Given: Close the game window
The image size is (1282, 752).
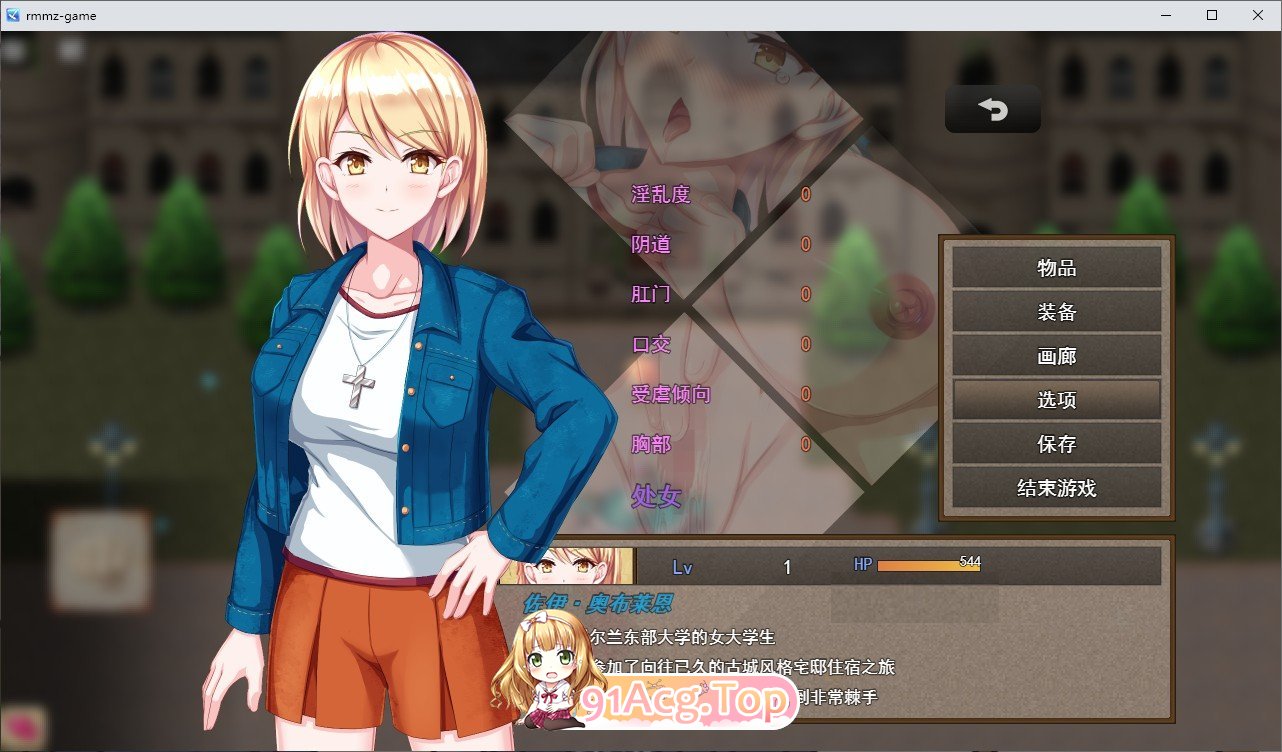Looking at the screenshot, I should pos(1258,15).
